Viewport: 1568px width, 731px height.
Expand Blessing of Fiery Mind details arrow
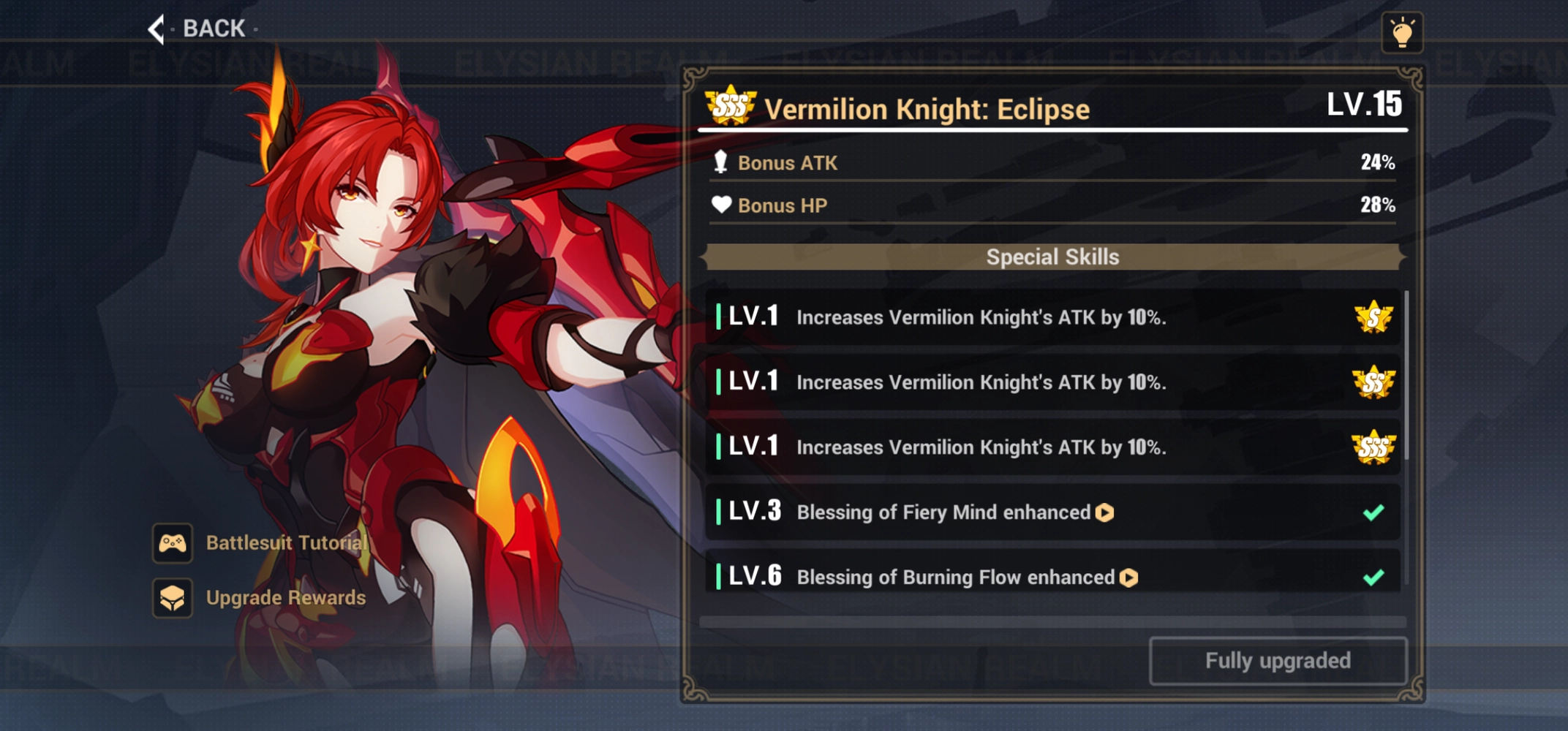coord(1103,512)
